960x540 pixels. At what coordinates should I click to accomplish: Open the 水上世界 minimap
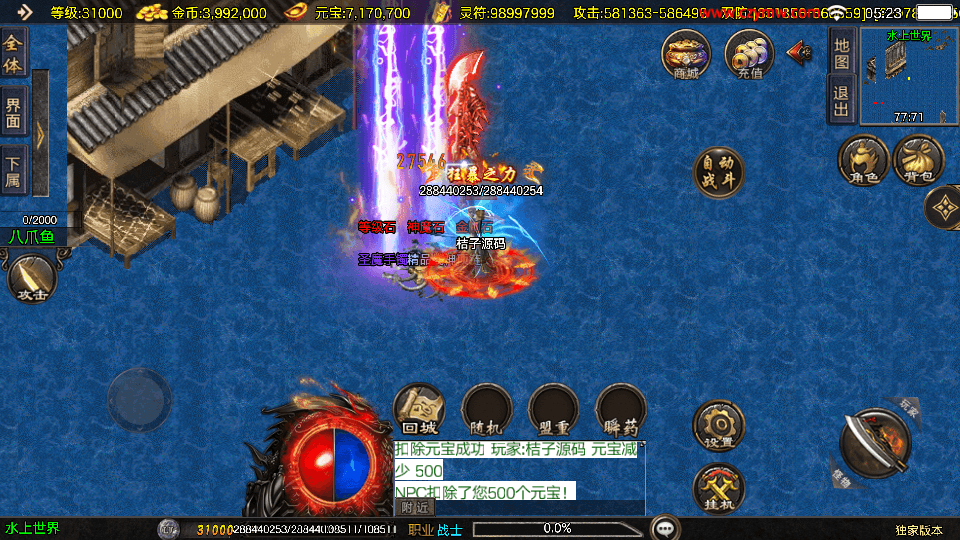908,76
